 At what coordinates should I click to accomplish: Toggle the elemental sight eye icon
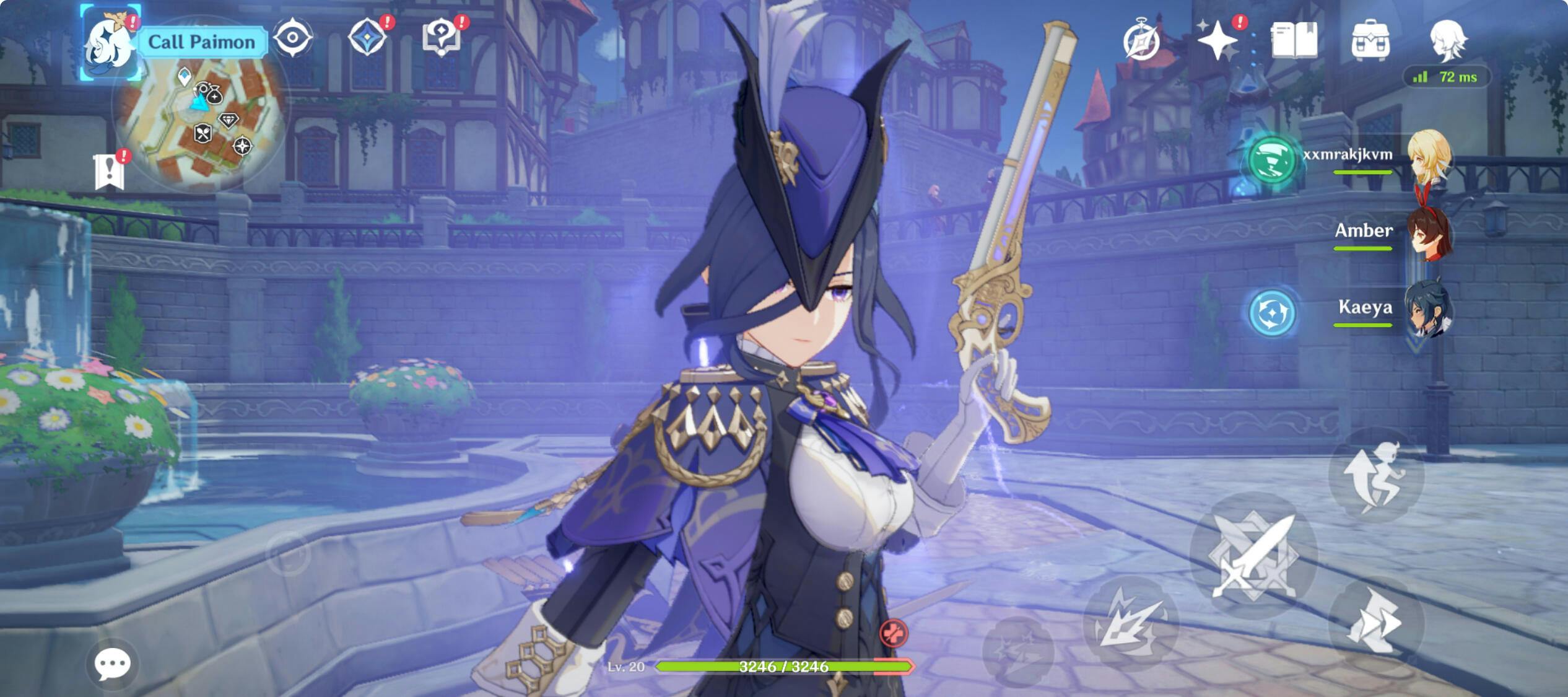(292, 38)
